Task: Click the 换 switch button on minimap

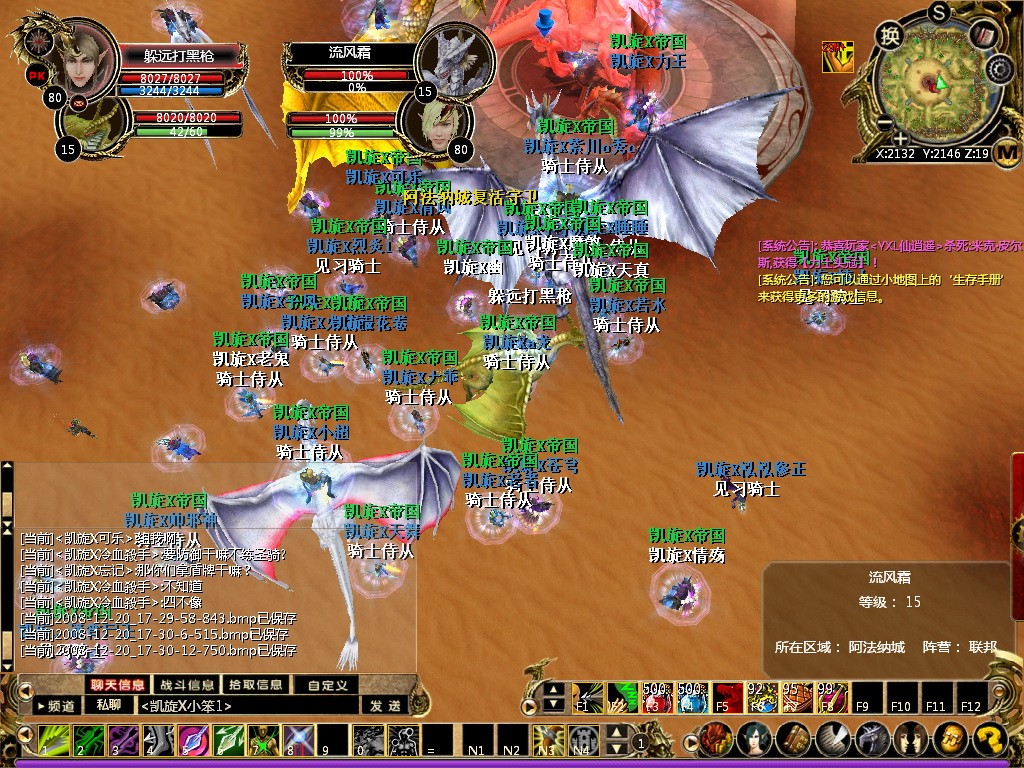Action: [889, 36]
